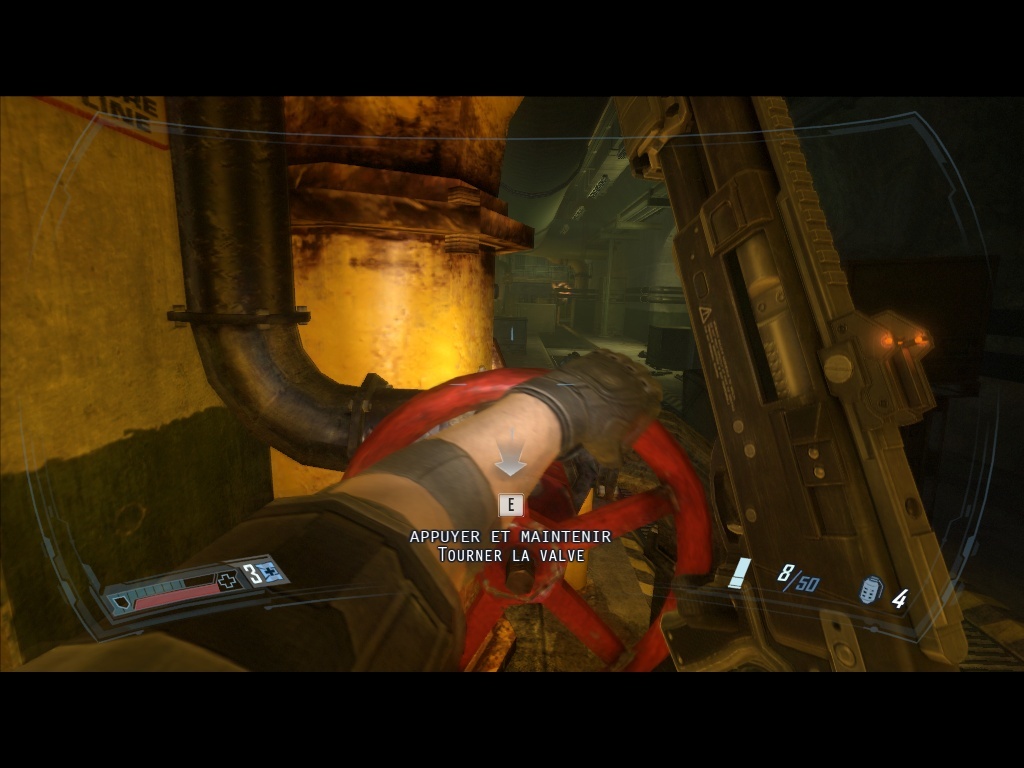Select the frag grenade icon

[x=871, y=591]
